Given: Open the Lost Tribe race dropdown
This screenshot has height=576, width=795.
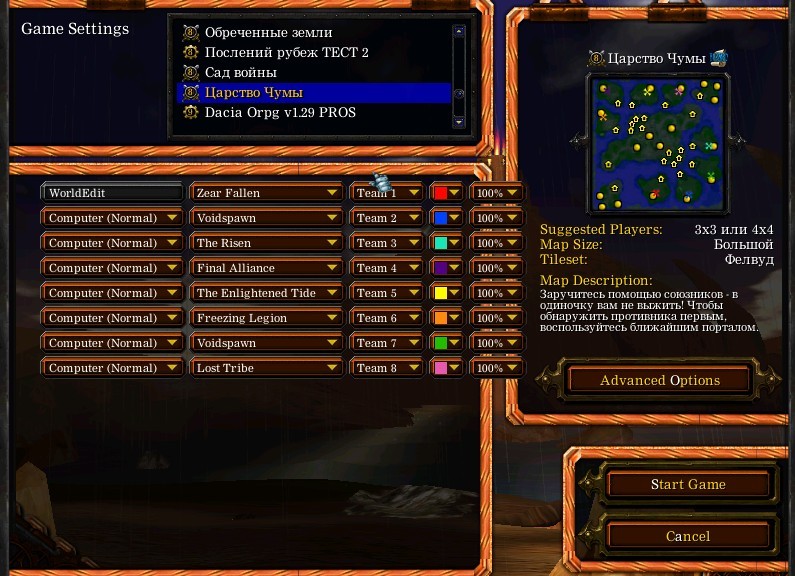Looking at the screenshot, I should click(265, 368).
